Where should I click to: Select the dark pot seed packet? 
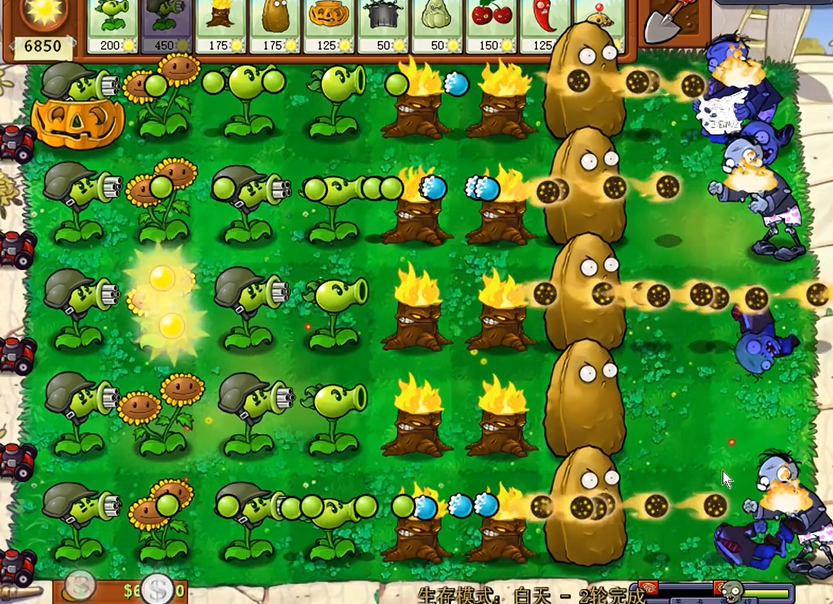tap(382, 25)
